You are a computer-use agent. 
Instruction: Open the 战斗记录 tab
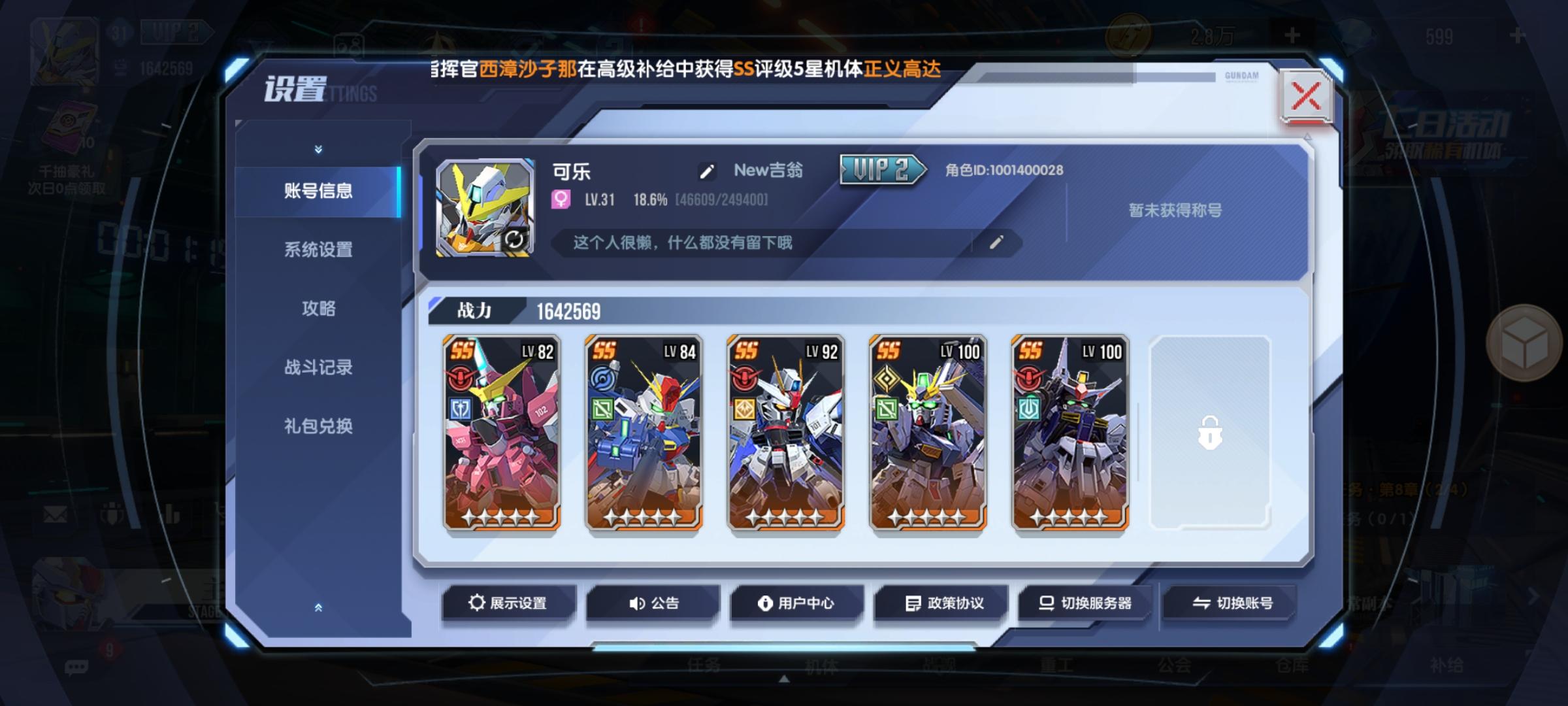pos(319,368)
